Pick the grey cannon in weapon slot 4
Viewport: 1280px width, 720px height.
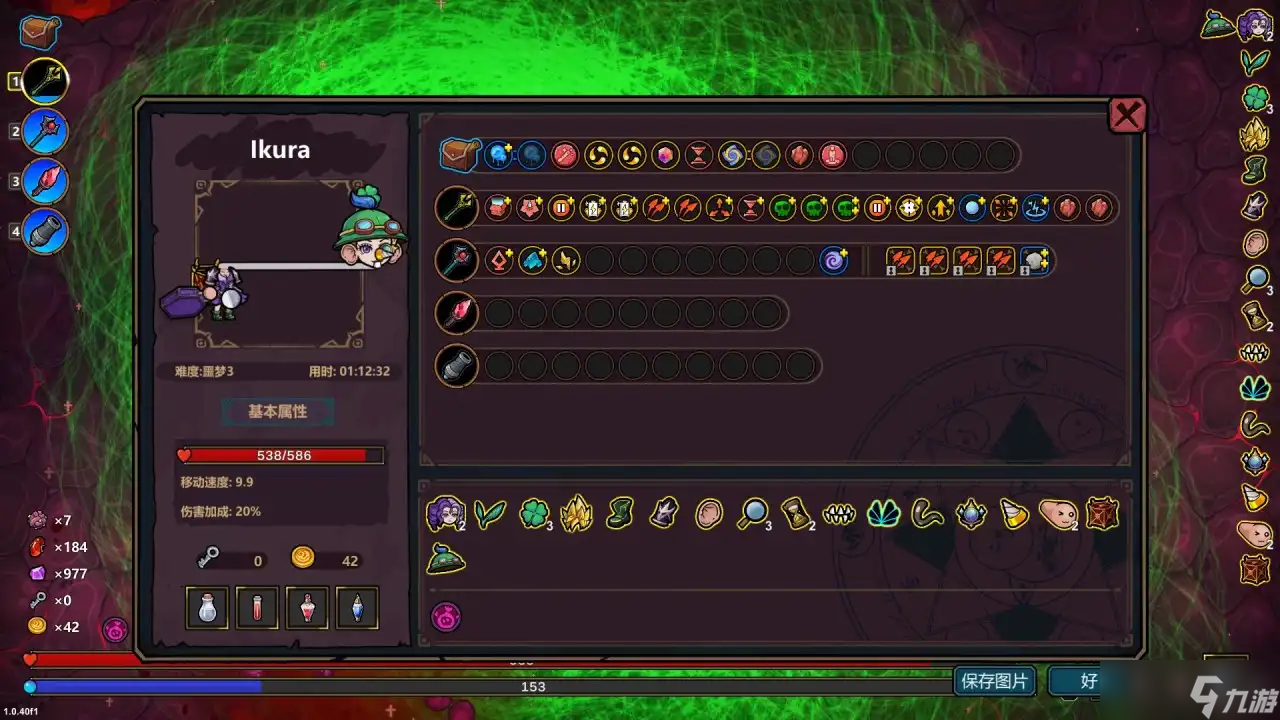click(x=45, y=232)
